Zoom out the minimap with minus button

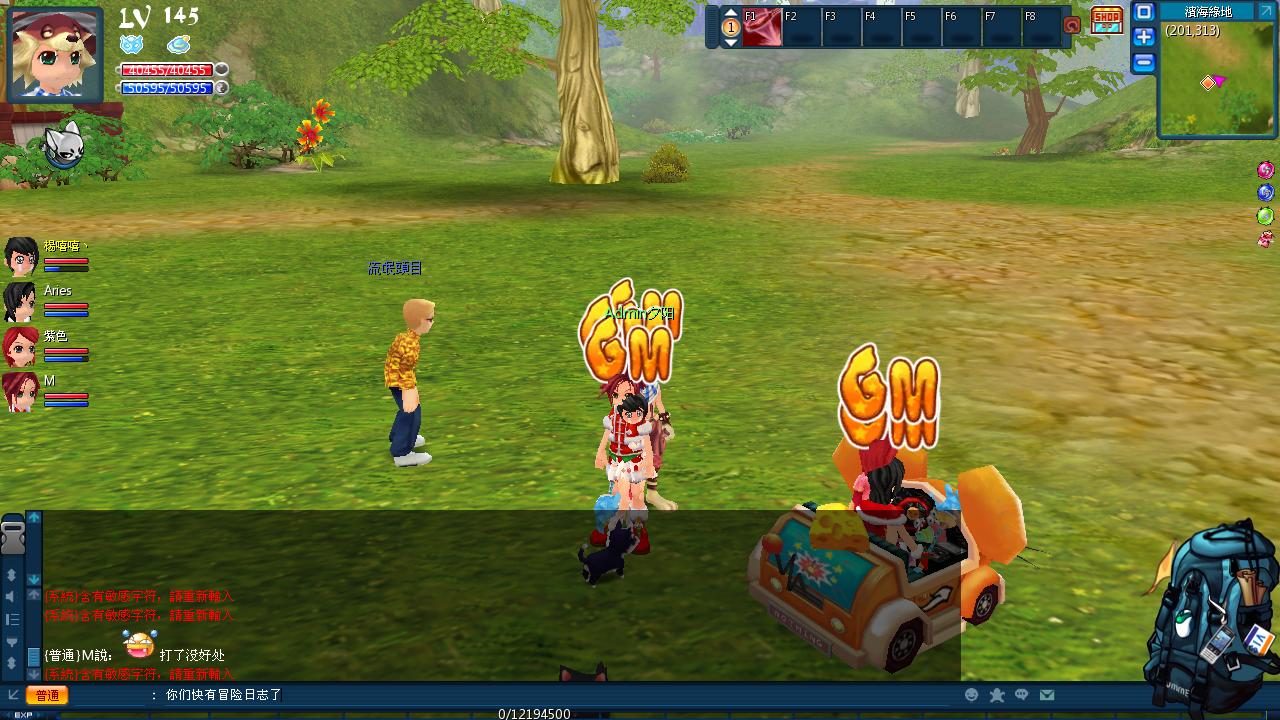click(1143, 62)
